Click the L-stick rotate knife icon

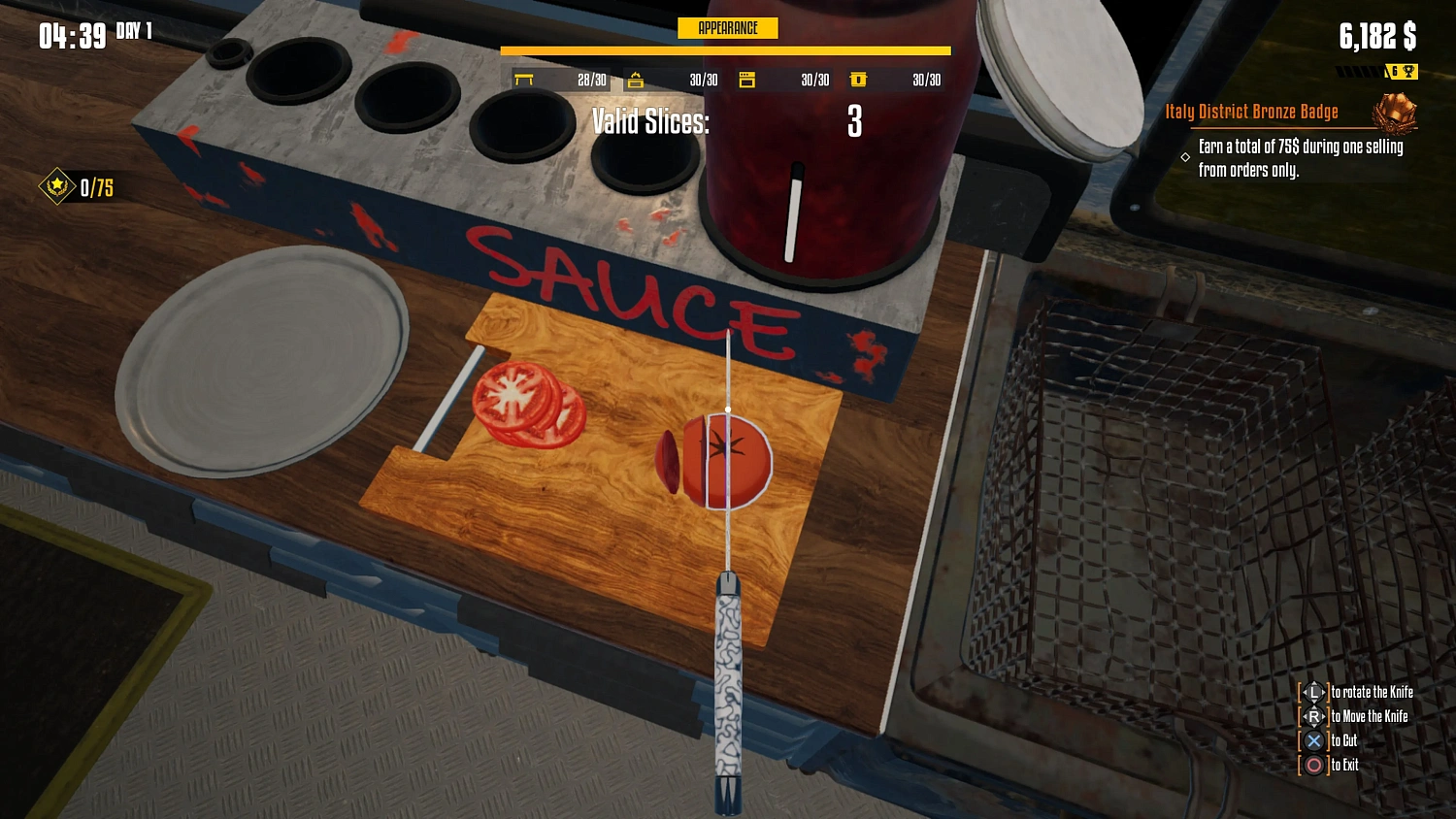point(1314,692)
